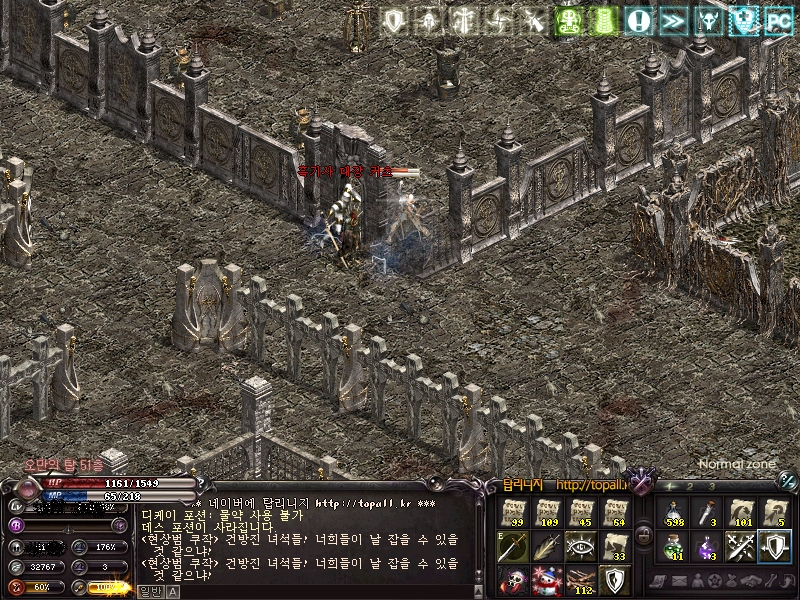Use the purple potion in the hotbar
Viewport: 800px width, 600px height.
tap(707, 547)
